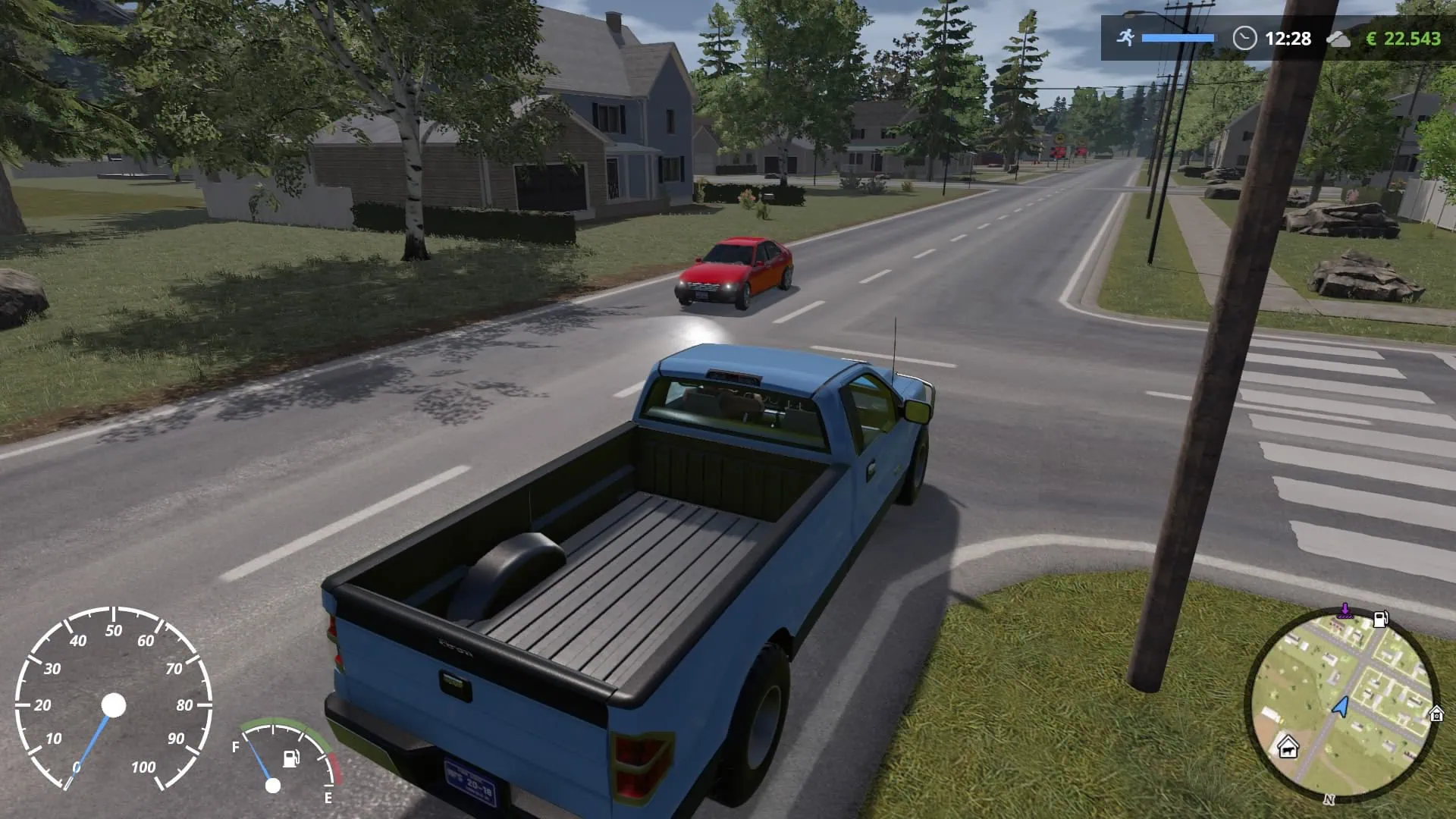Click the clock icon beside the time

click(1244, 38)
